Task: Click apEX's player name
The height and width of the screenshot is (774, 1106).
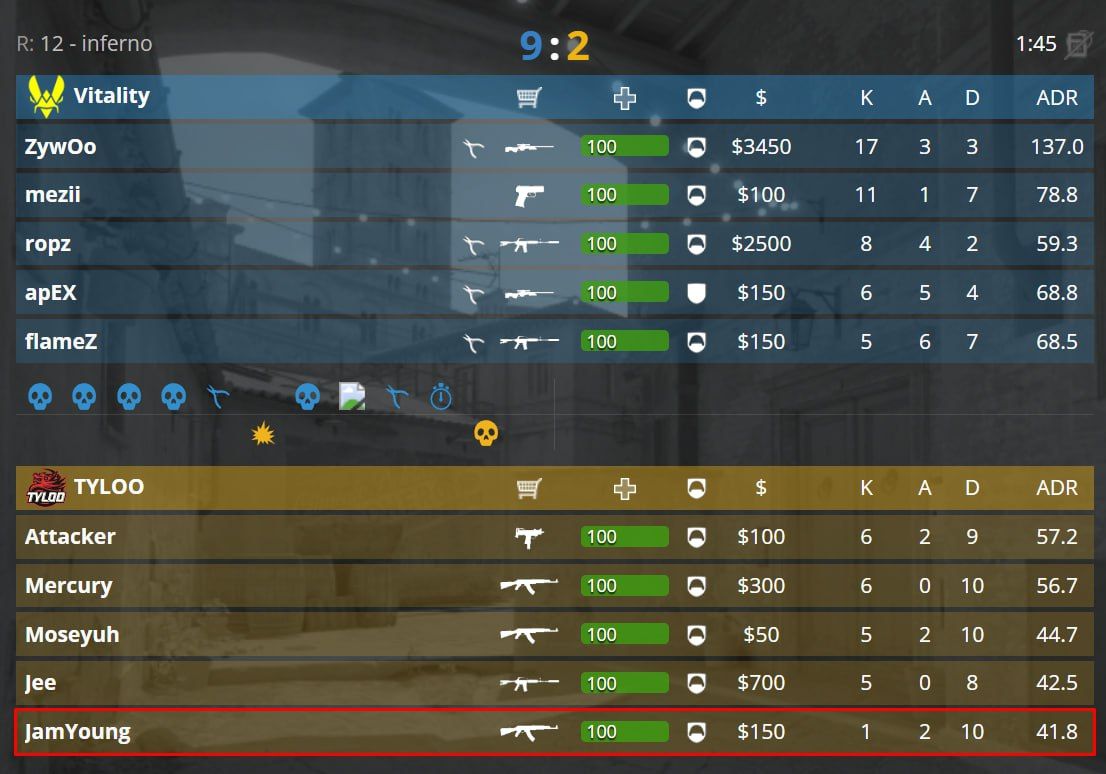Action: tap(51, 293)
